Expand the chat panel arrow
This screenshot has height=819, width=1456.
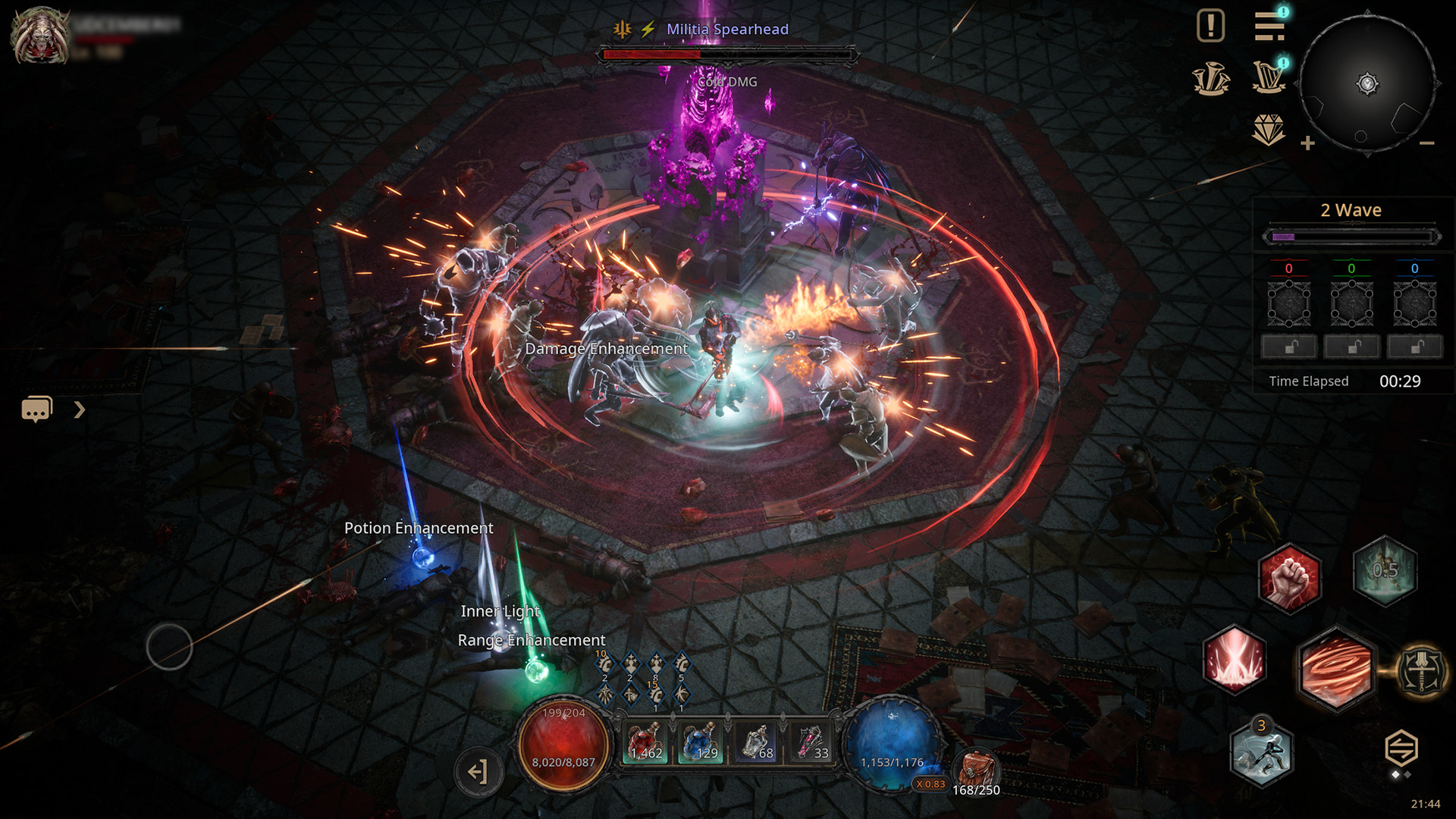coord(80,410)
